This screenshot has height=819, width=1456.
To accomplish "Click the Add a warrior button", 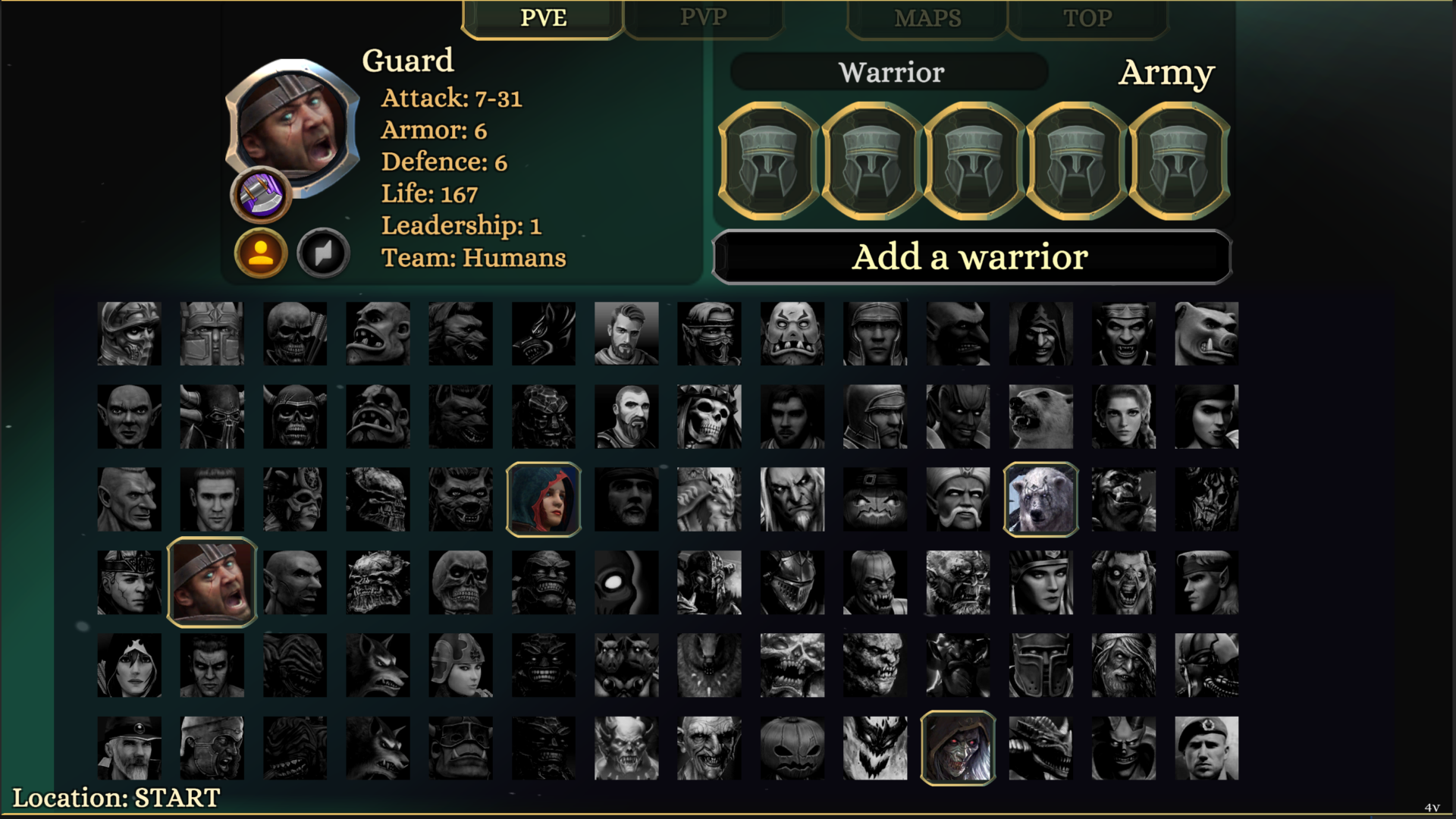I will click(x=971, y=257).
